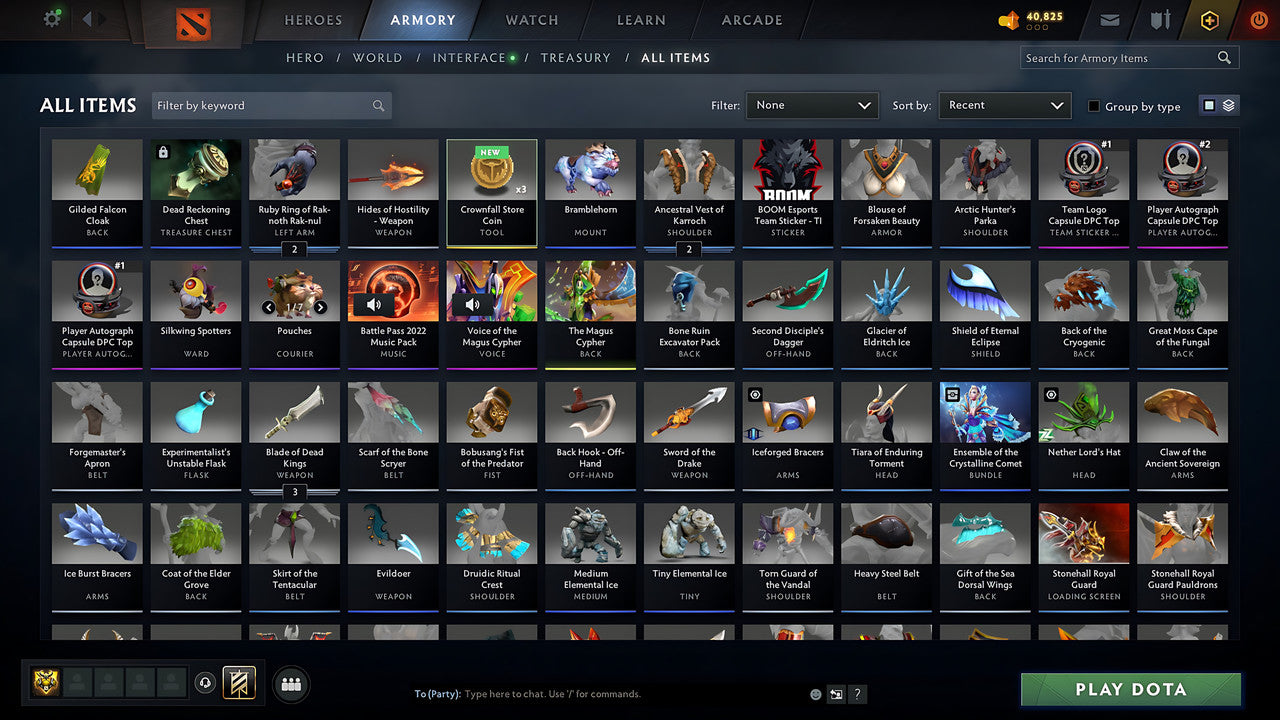Switch to the WATCH tab

coord(531,20)
